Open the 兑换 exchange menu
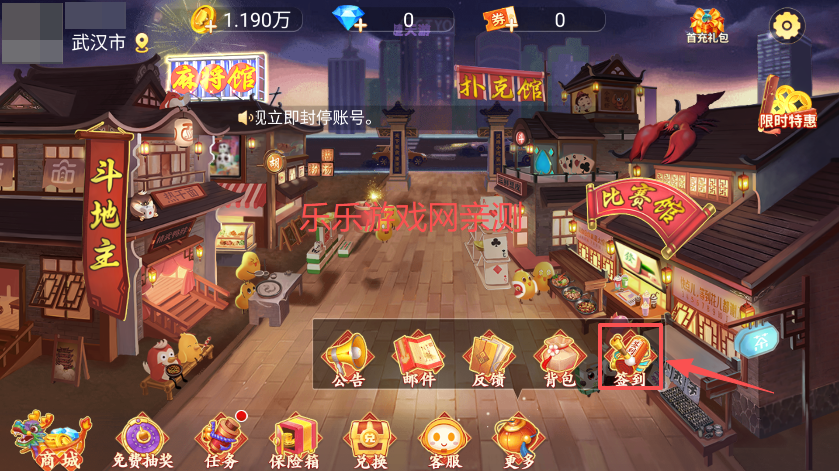The image size is (839, 471). coord(367,440)
